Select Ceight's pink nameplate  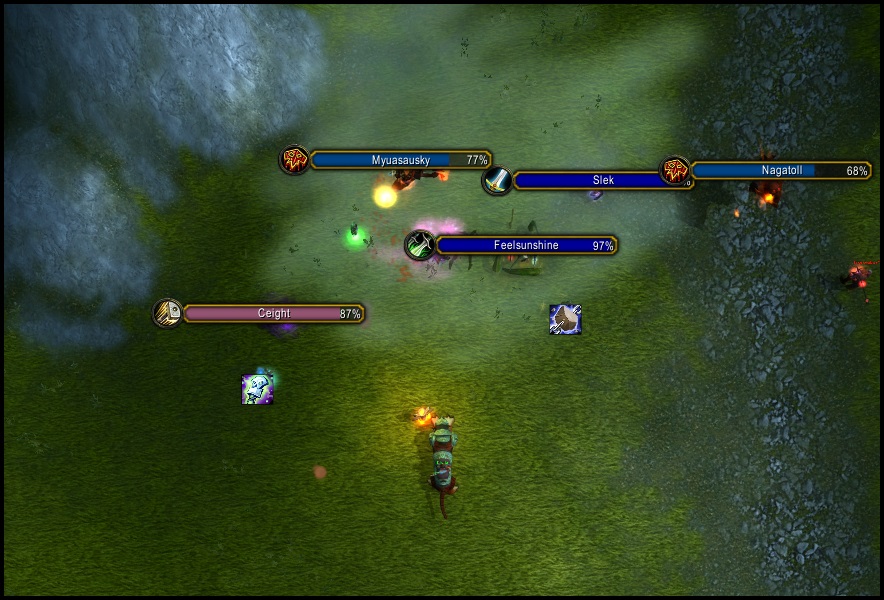coord(273,314)
